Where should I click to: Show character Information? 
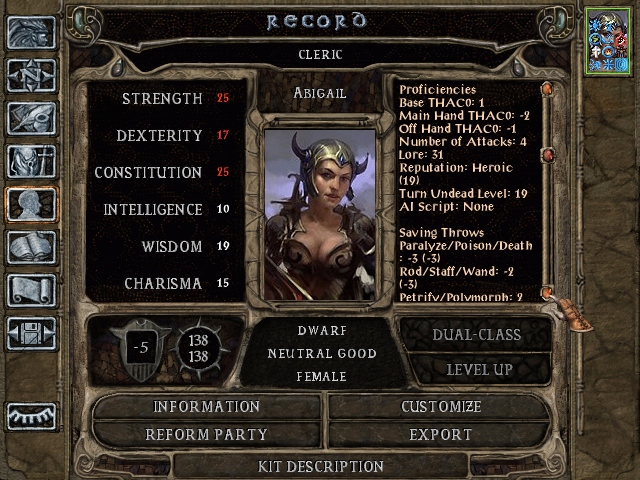(207, 407)
